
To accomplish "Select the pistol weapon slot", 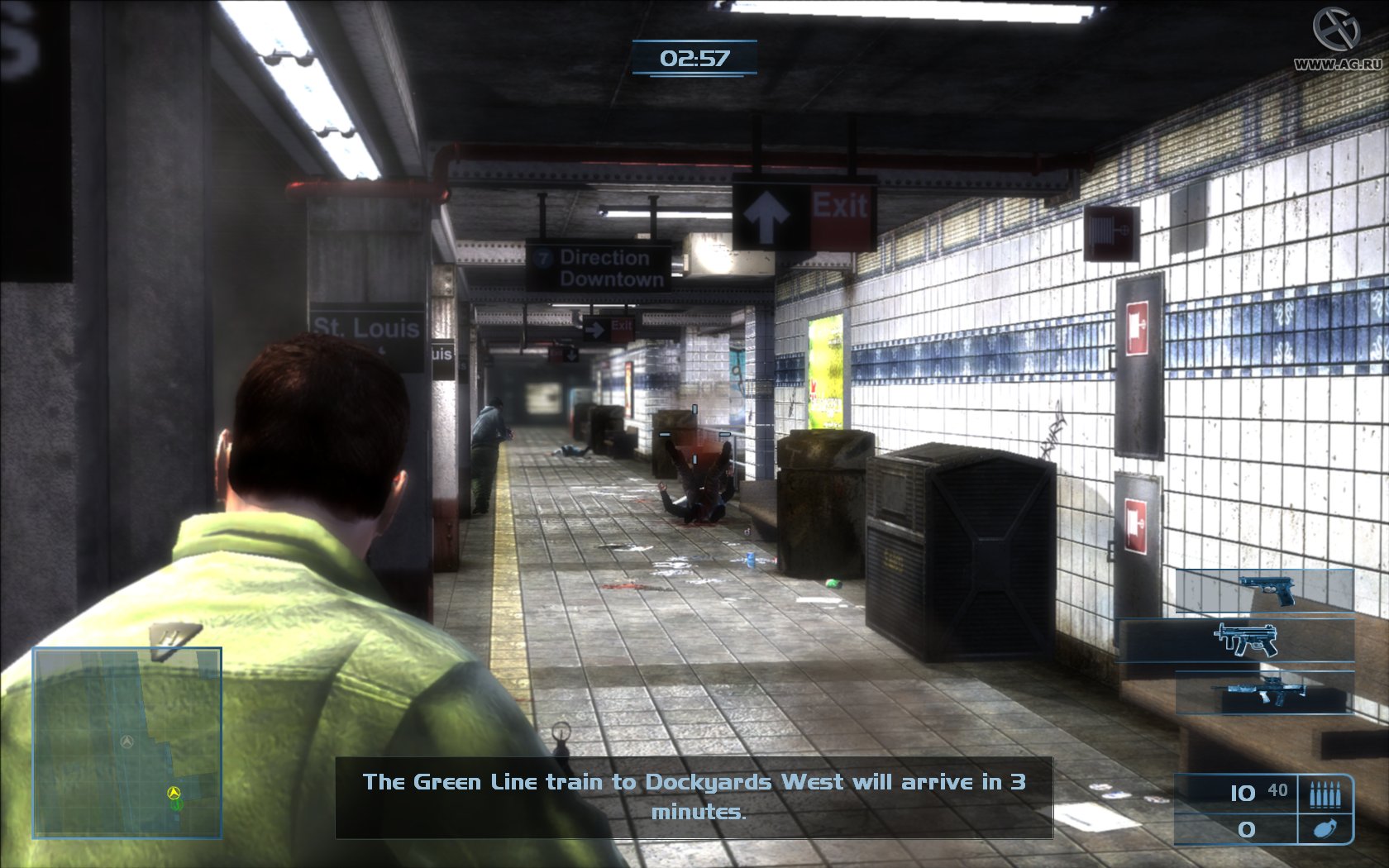I will [x=1266, y=590].
